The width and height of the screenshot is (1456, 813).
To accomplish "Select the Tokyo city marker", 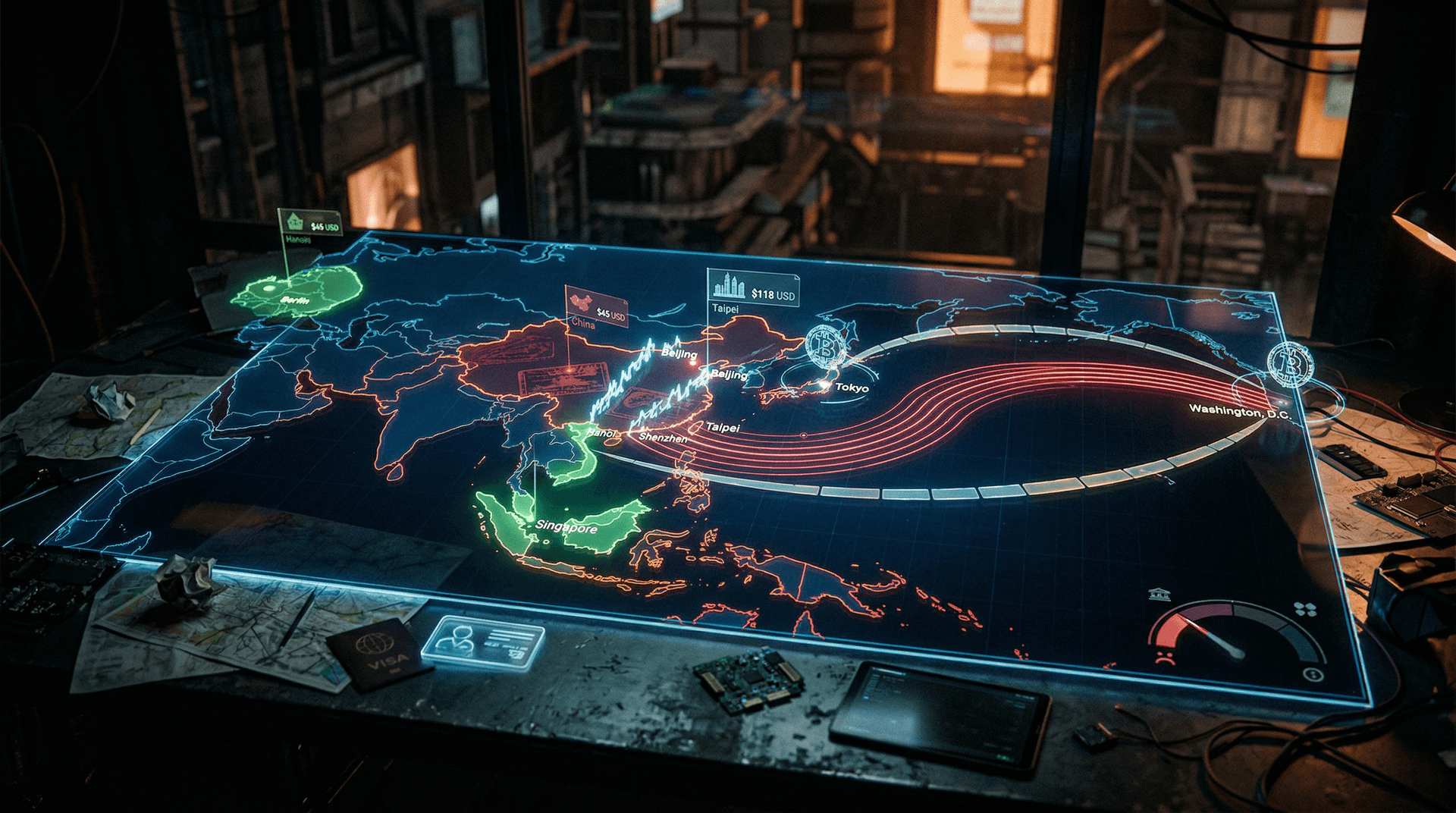I will point(827,386).
